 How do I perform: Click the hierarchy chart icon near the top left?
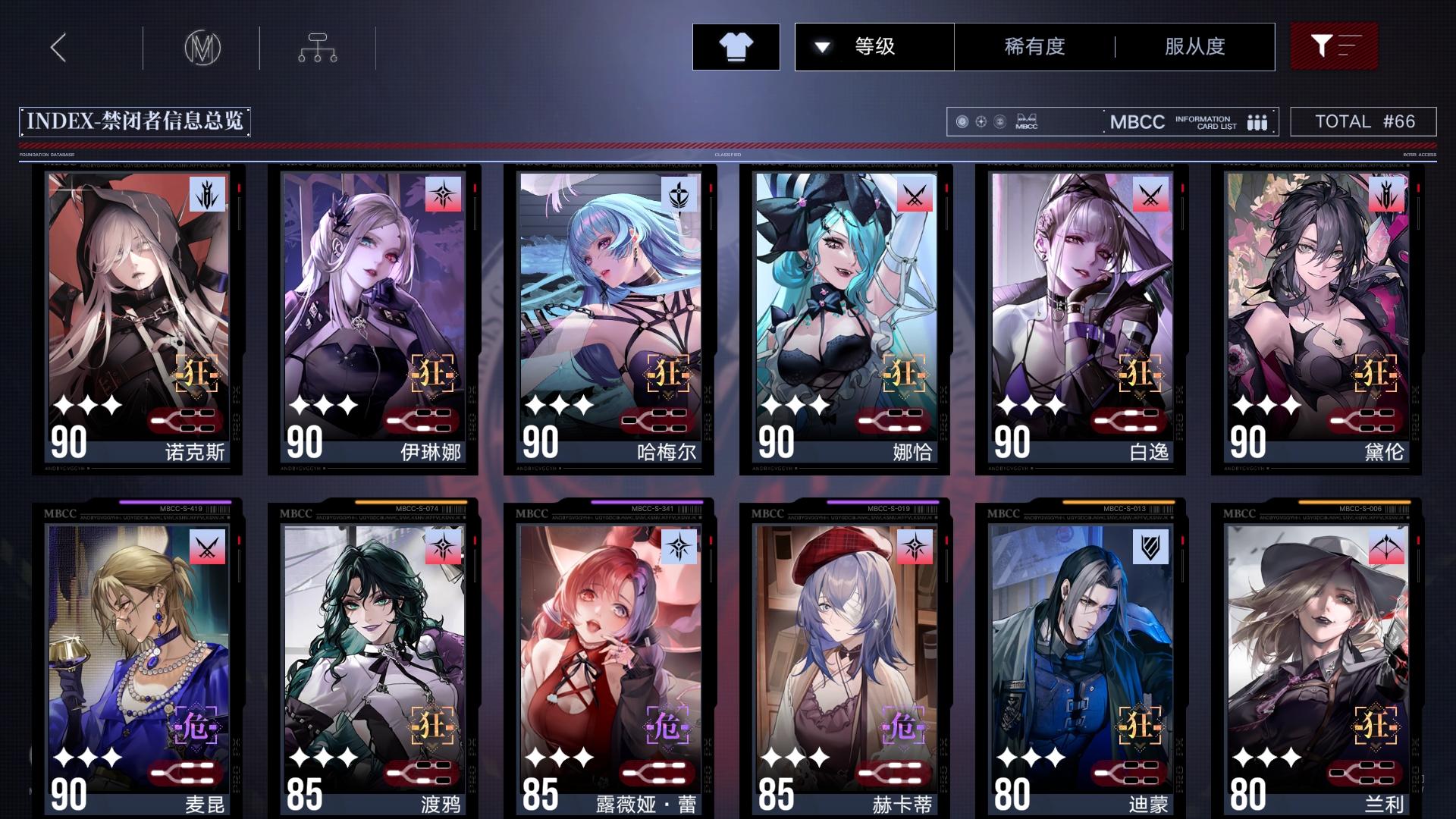pyautogui.click(x=316, y=47)
